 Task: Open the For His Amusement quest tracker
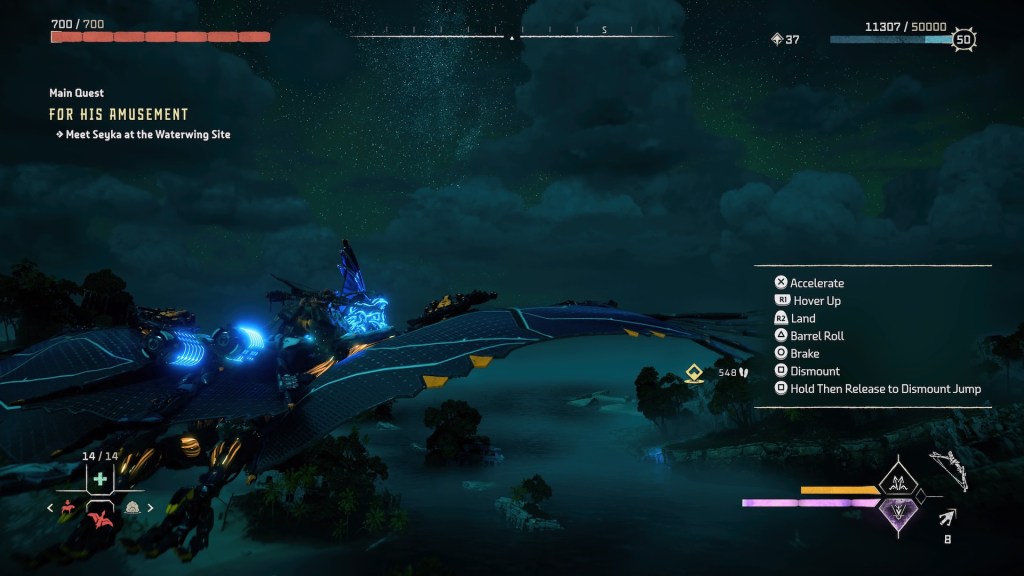coord(119,114)
